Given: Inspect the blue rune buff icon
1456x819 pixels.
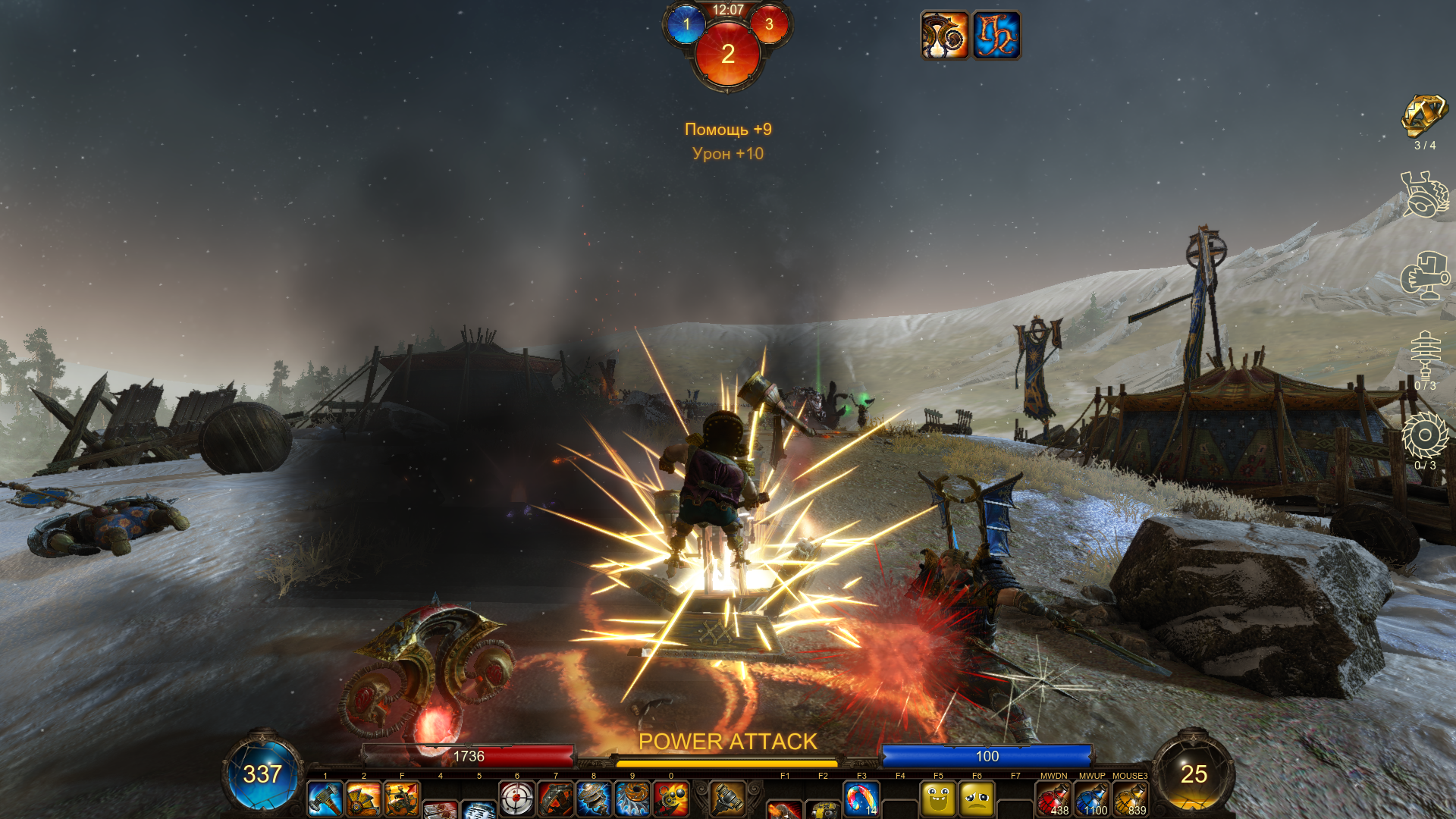Looking at the screenshot, I should tap(996, 35).
